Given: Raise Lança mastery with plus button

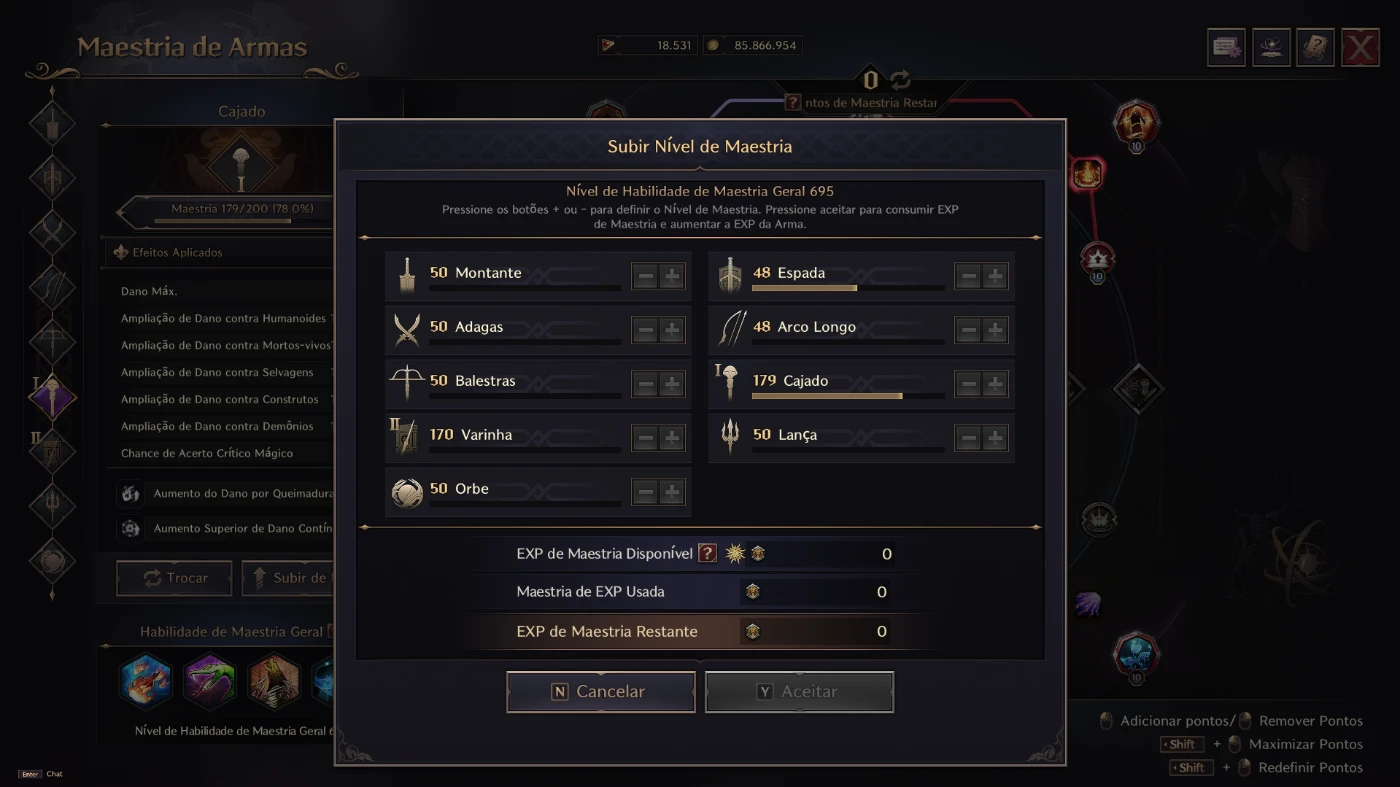Looking at the screenshot, I should [995, 438].
